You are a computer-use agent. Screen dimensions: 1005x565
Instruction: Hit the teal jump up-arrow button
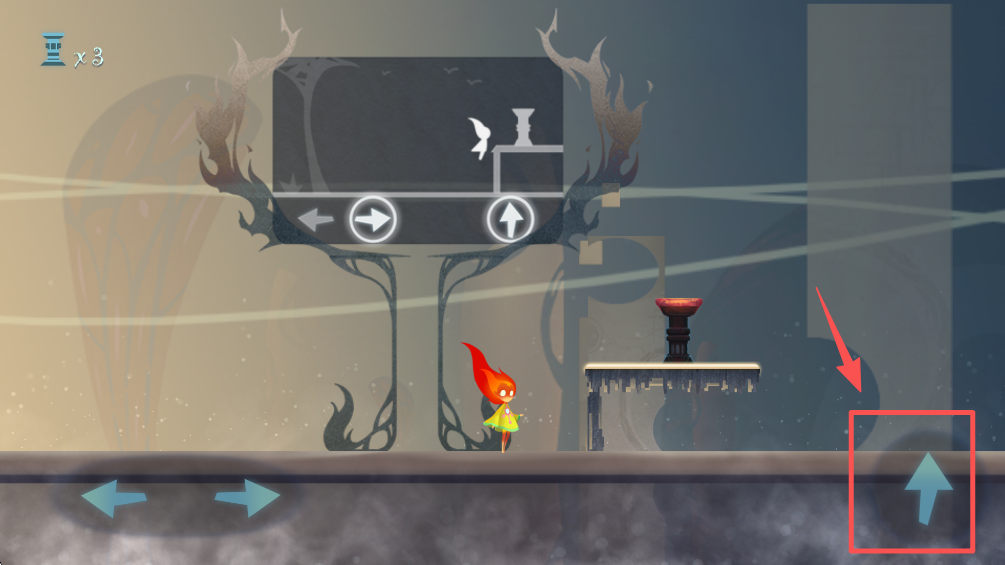[x=927, y=487]
